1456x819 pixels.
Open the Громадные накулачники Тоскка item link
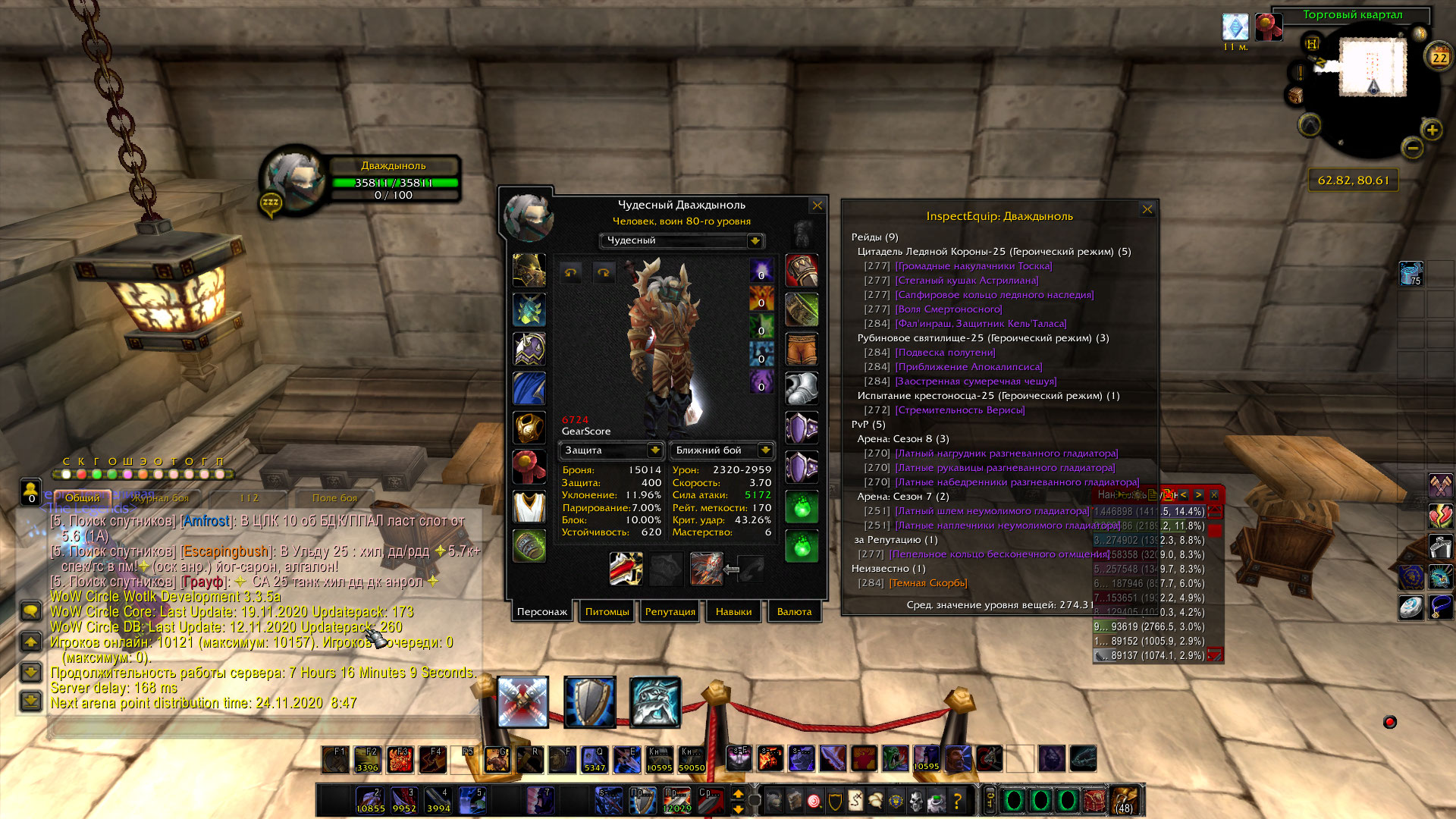(973, 266)
